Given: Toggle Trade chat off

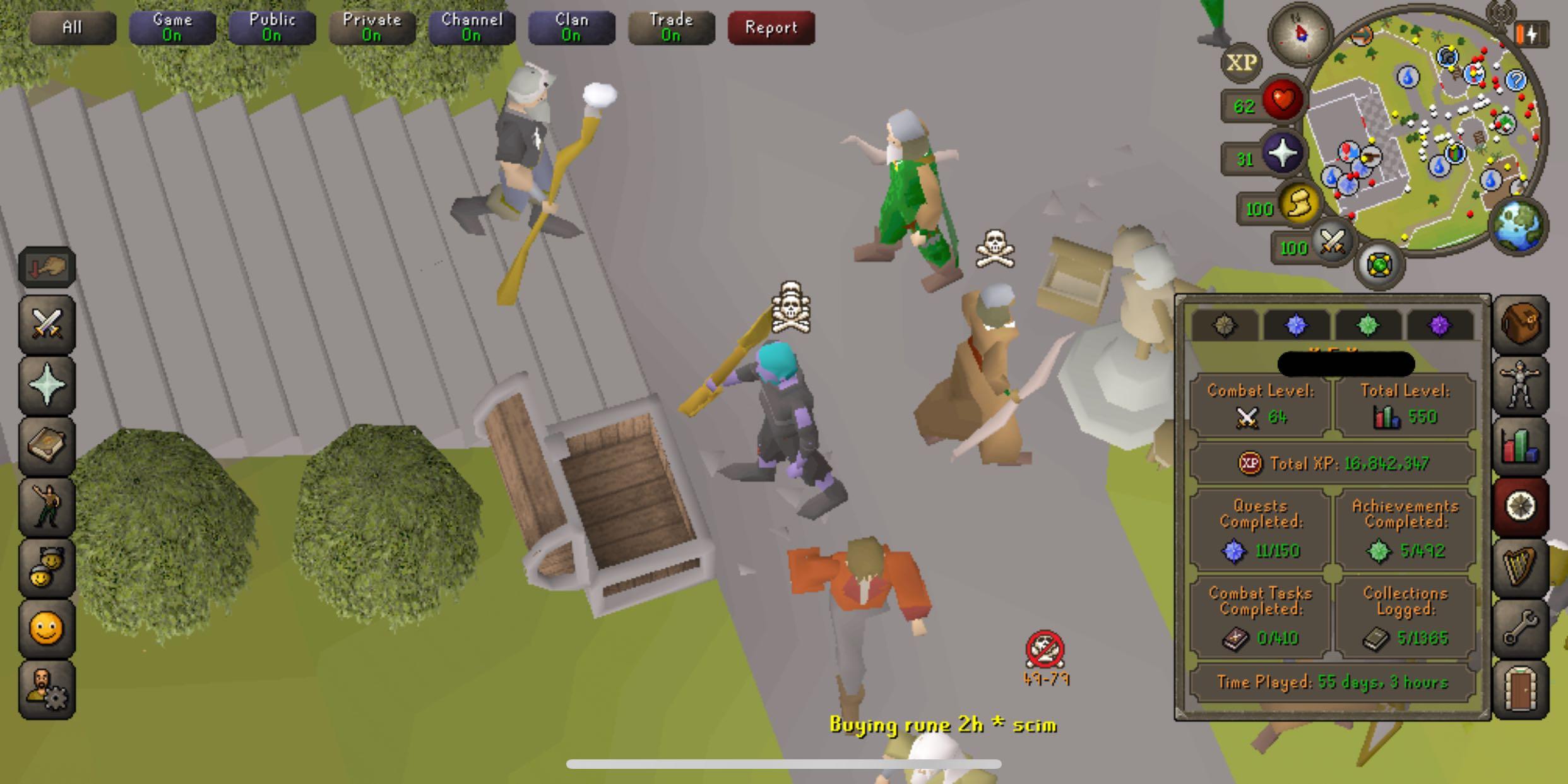Looking at the screenshot, I should coord(671,28).
